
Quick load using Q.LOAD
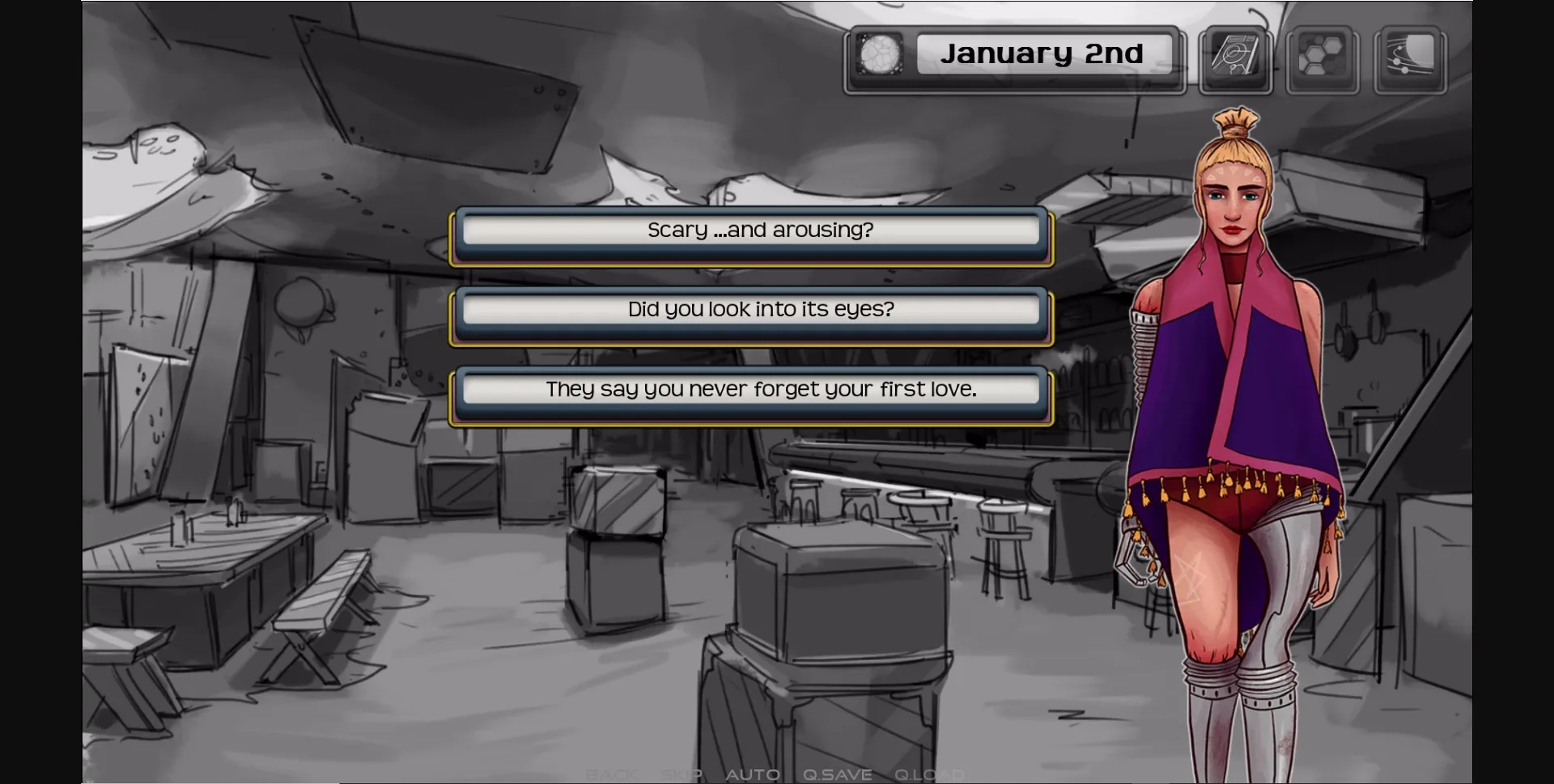[x=928, y=773]
